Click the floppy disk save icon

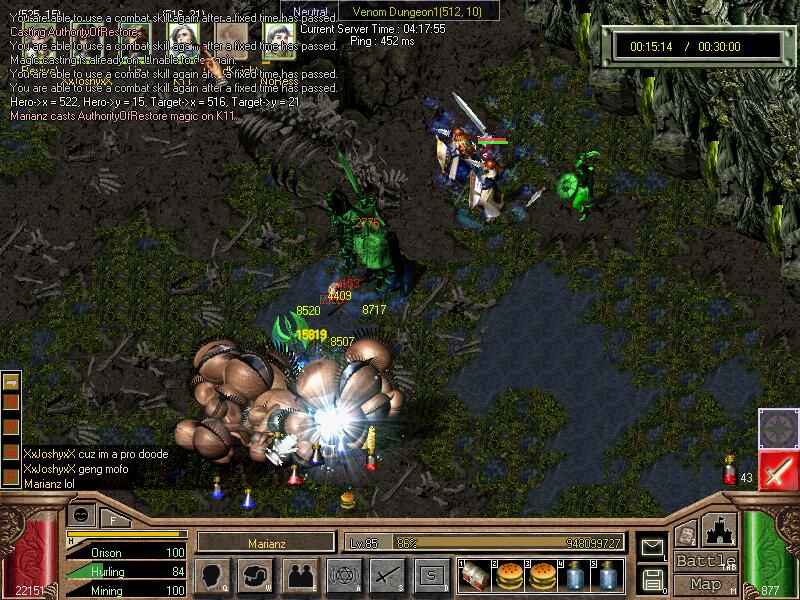[x=653, y=579]
